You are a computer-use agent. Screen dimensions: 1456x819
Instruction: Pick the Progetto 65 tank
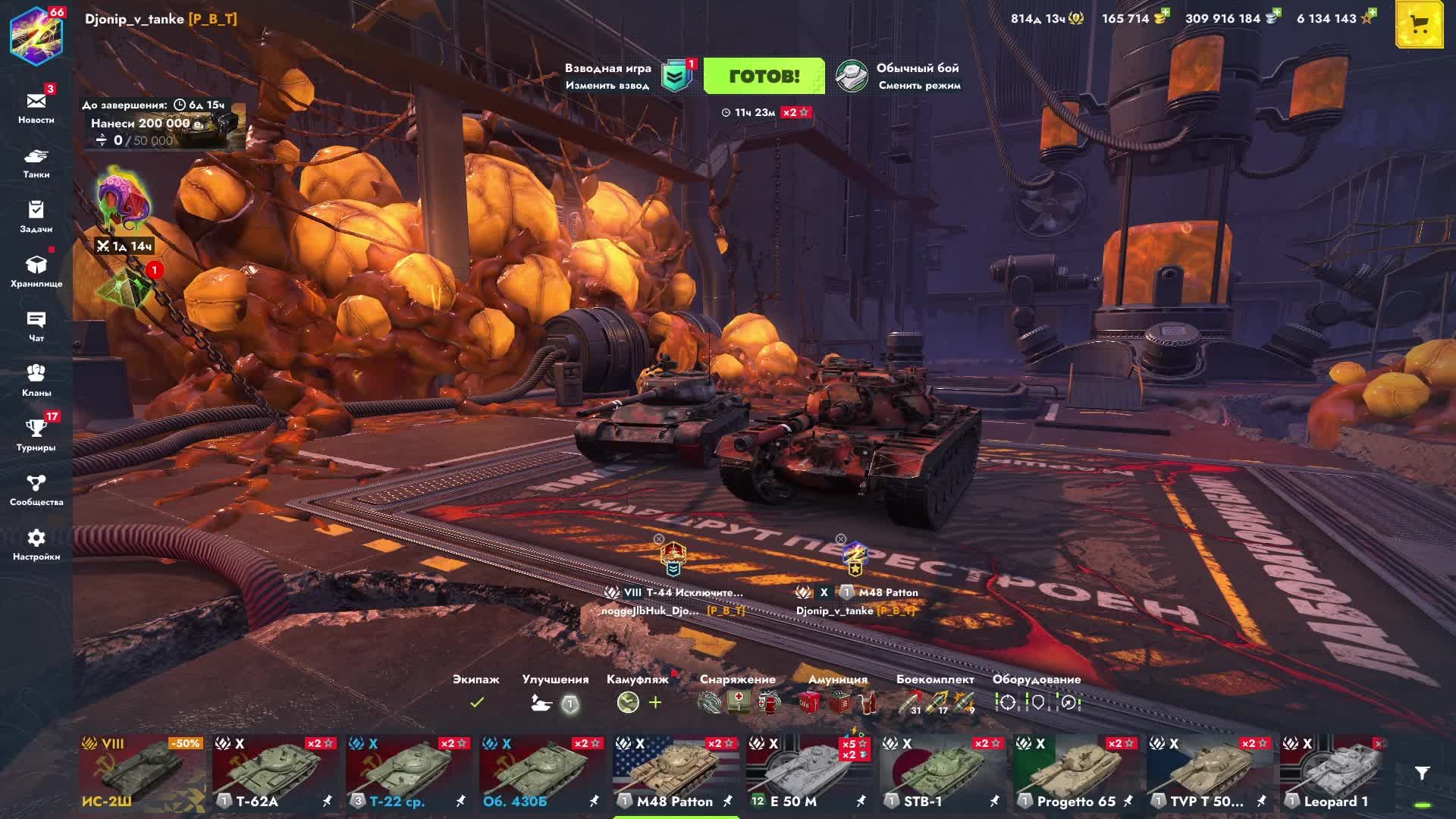[x=1077, y=772]
